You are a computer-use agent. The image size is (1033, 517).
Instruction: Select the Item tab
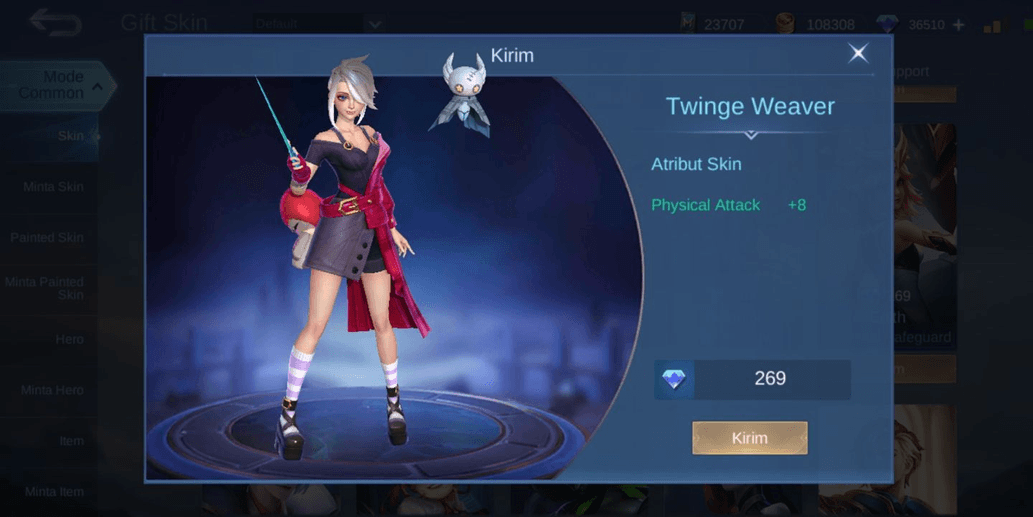70,441
